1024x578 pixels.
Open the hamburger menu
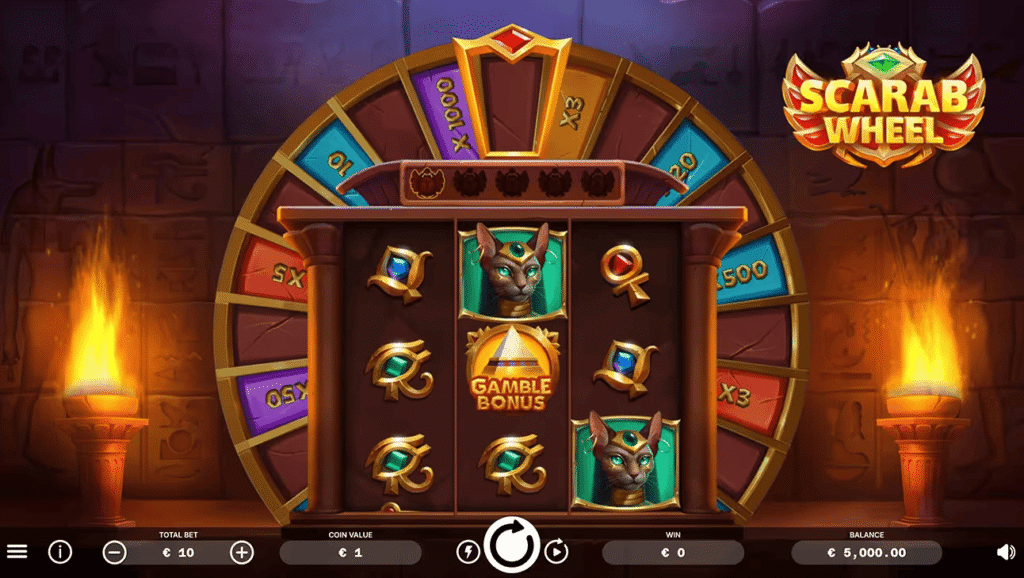pos(17,551)
